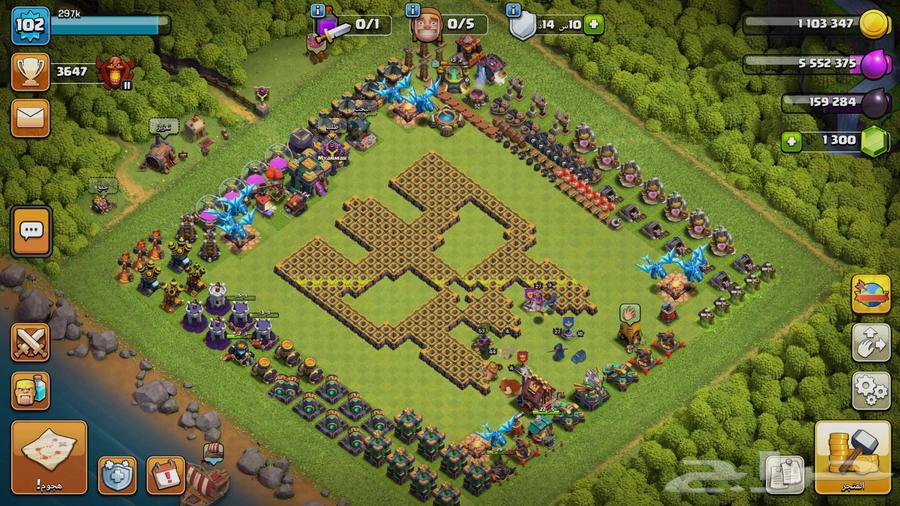Open the calendar events button
This screenshot has height=506, width=900.
(x=166, y=474)
